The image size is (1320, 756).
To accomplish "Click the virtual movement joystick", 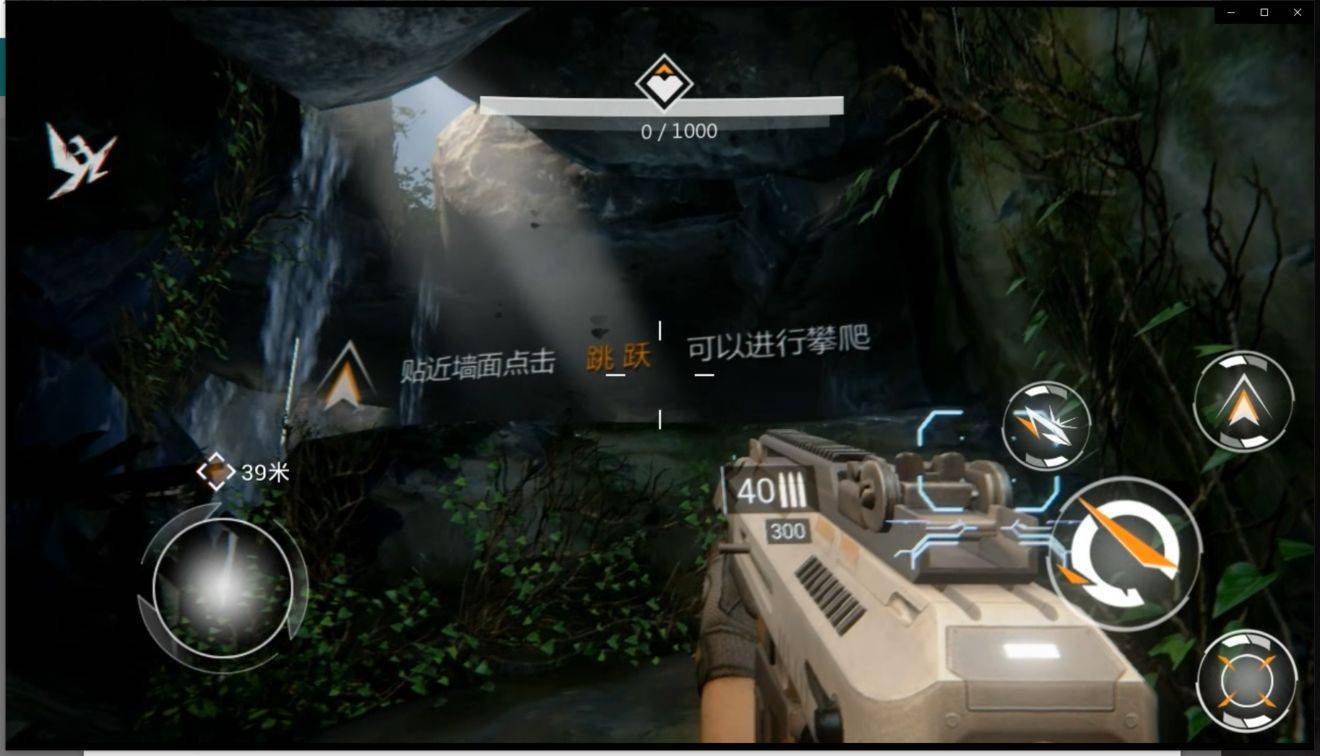I will click(223, 588).
